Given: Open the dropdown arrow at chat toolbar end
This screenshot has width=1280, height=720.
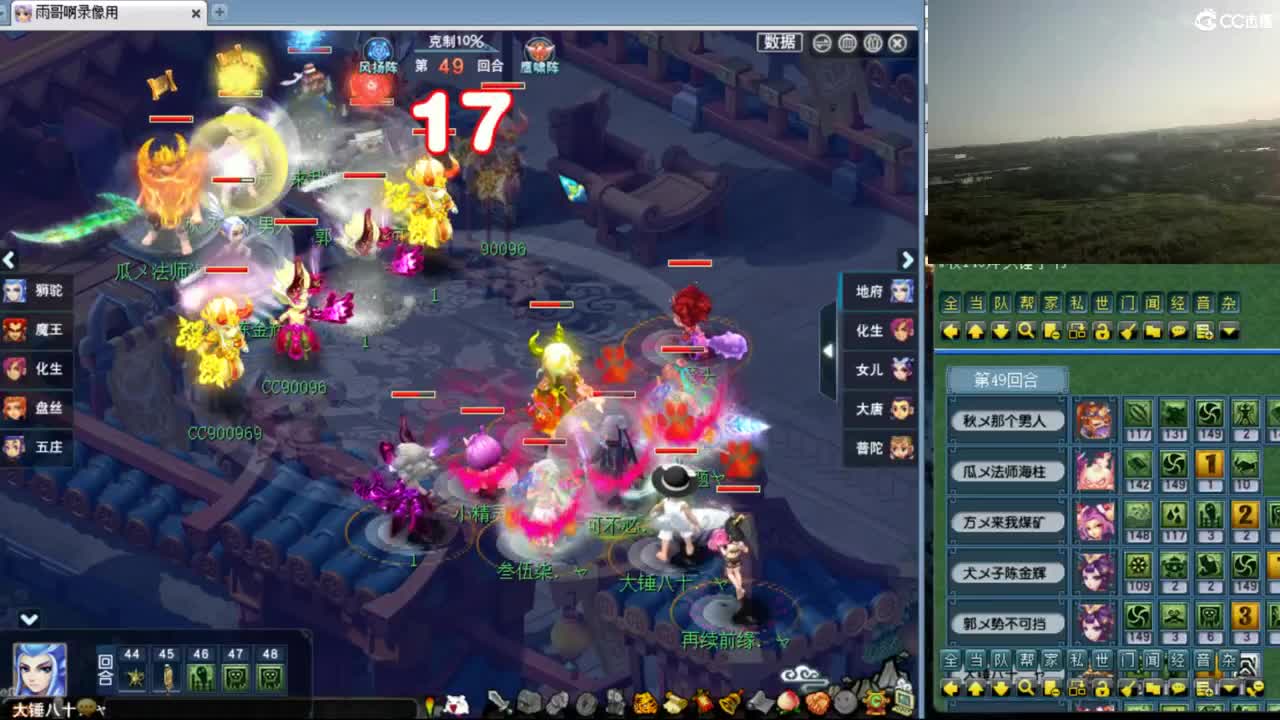Looking at the screenshot, I should 1230,331.
